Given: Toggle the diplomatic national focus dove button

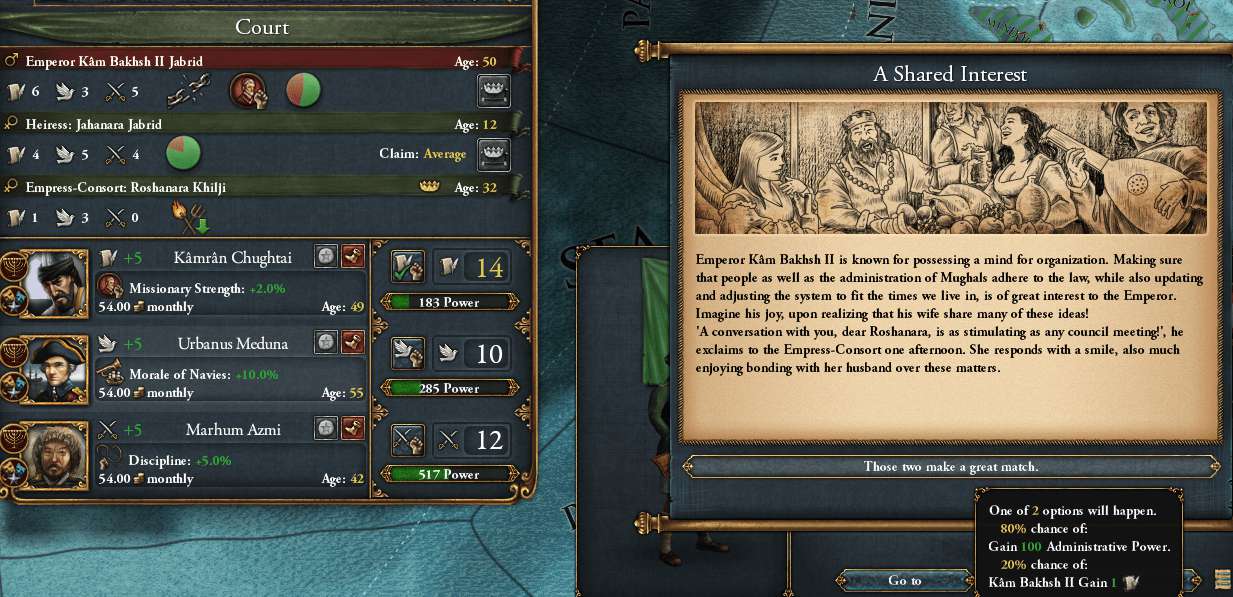Looking at the screenshot, I should pos(408,353).
